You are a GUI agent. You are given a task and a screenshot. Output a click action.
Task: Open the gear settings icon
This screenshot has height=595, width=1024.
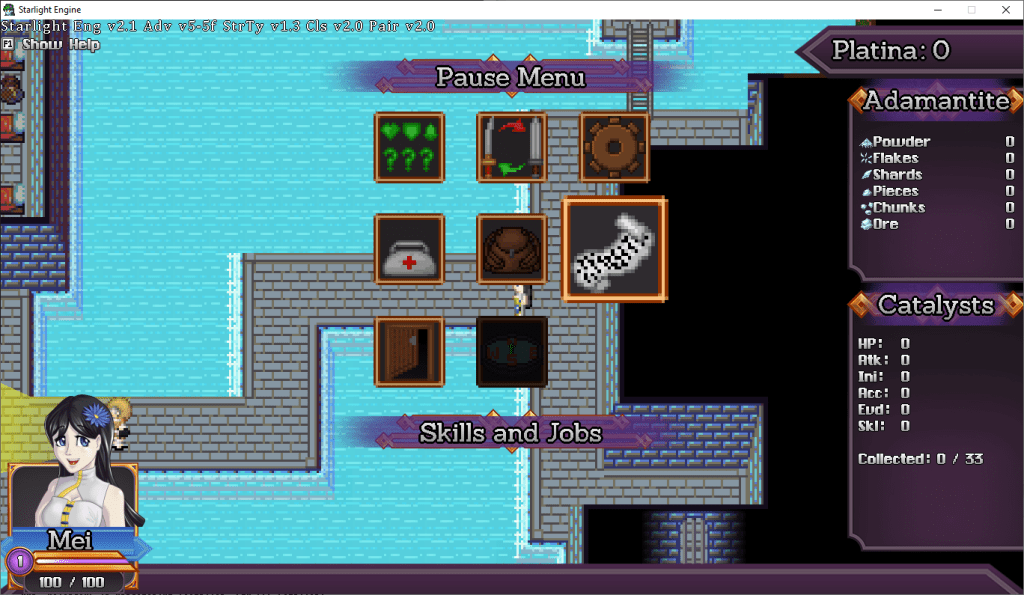point(614,147)
